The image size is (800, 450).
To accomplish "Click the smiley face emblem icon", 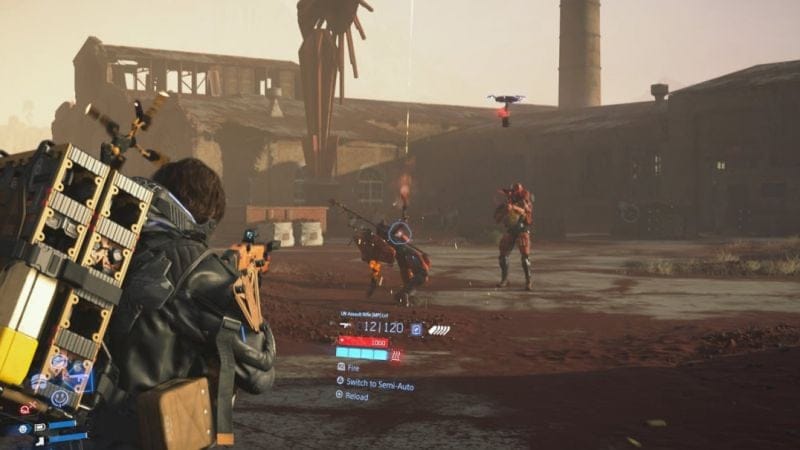I will point(58,396).
